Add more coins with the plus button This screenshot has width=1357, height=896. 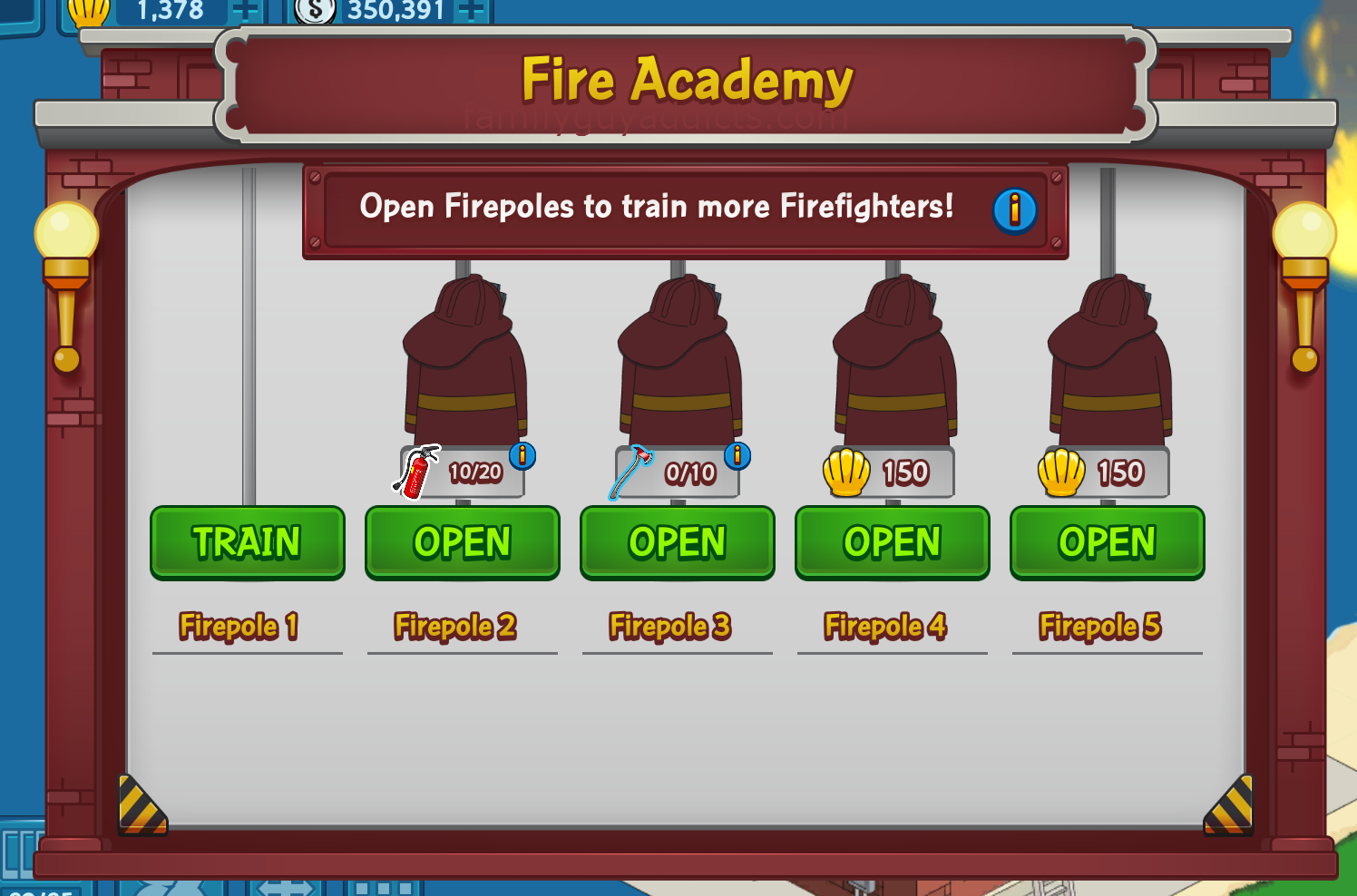(470, 10)
